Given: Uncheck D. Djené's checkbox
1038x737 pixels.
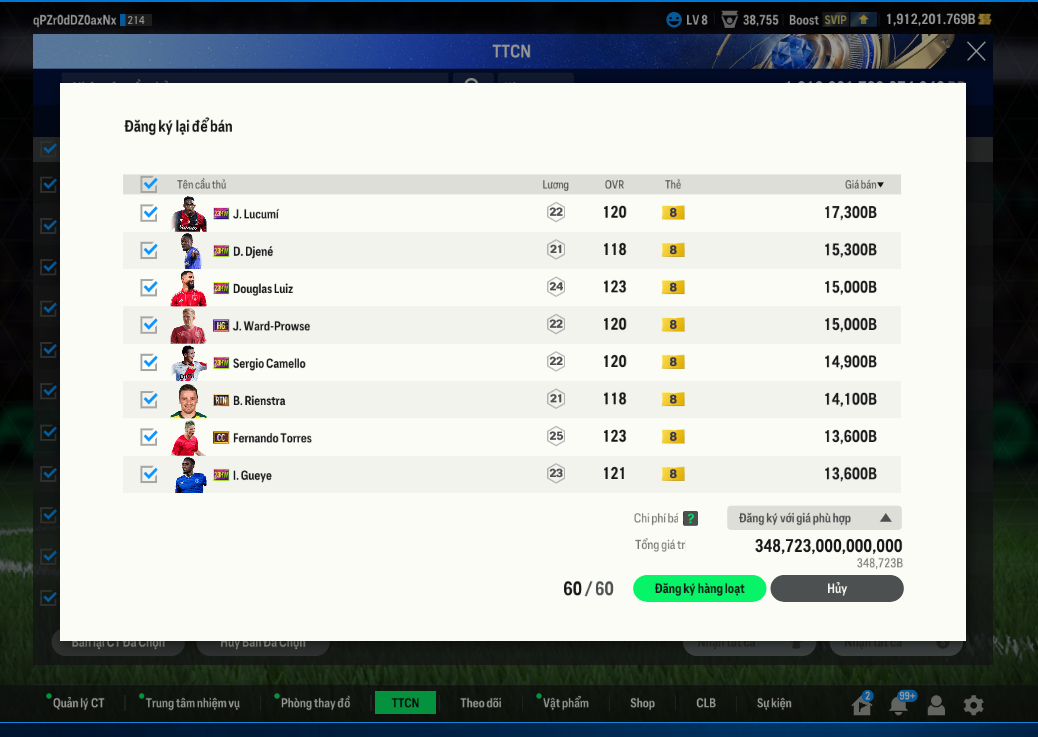Looking at the screenshot, I should point(149,251).
